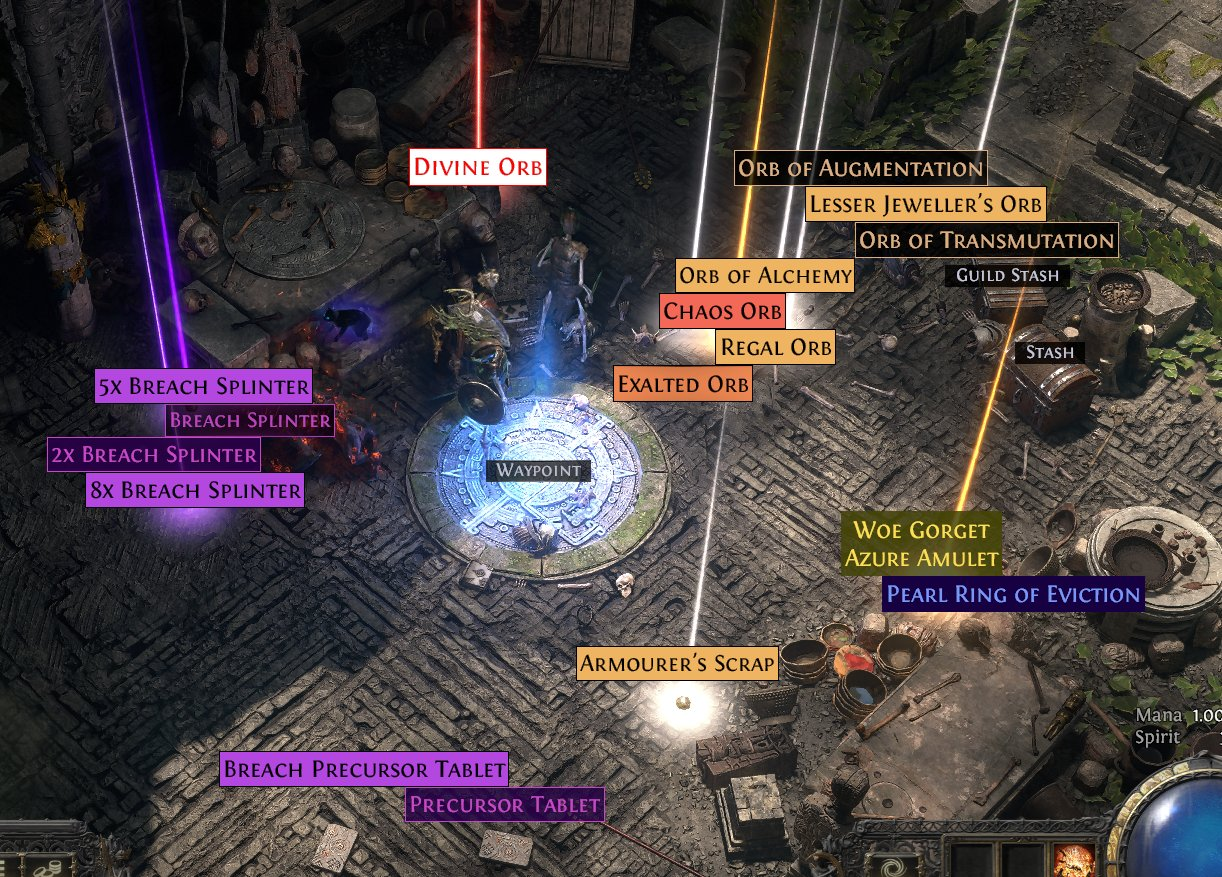Activate the Waypoint label

537,470
